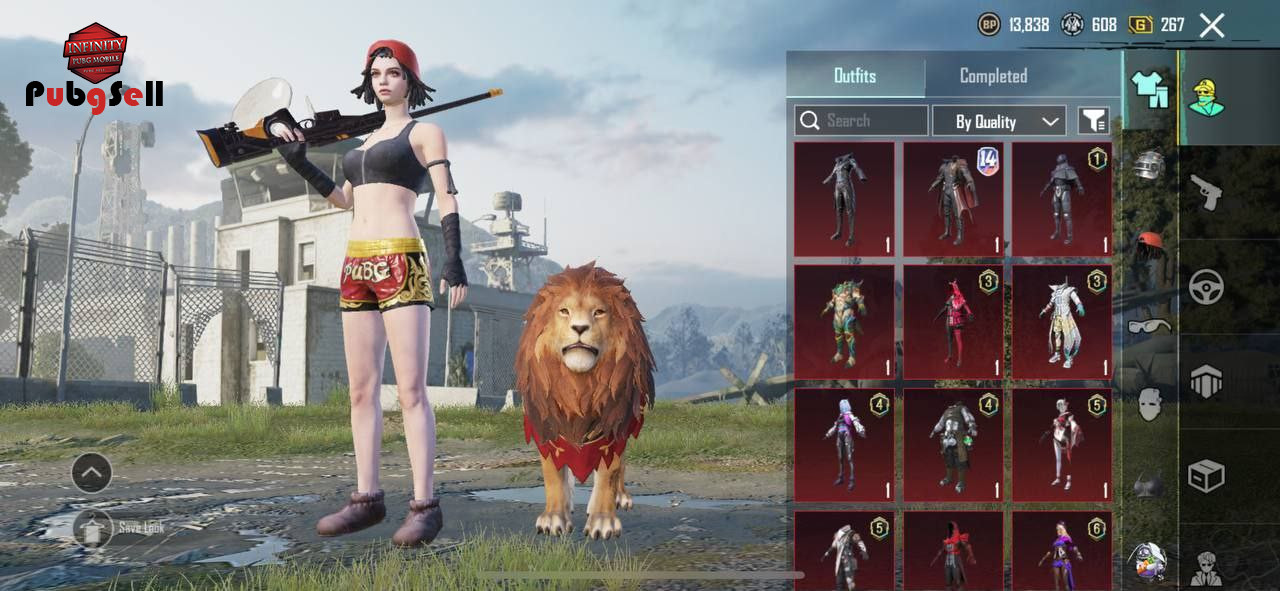Open the glasses category
Viewport: 1280px width, 591px height.
pyautogui.click(x=1150, y=325)
